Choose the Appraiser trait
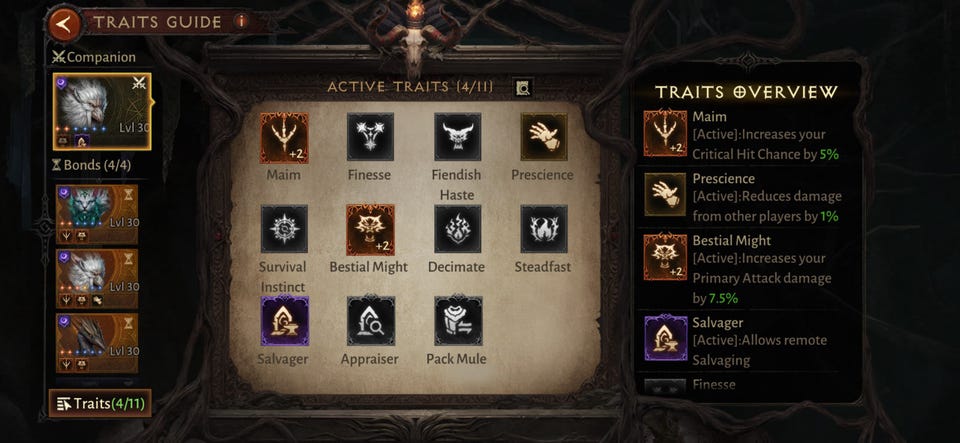The width and height of the screenshot is (960, 443). [x=371, y=320]
